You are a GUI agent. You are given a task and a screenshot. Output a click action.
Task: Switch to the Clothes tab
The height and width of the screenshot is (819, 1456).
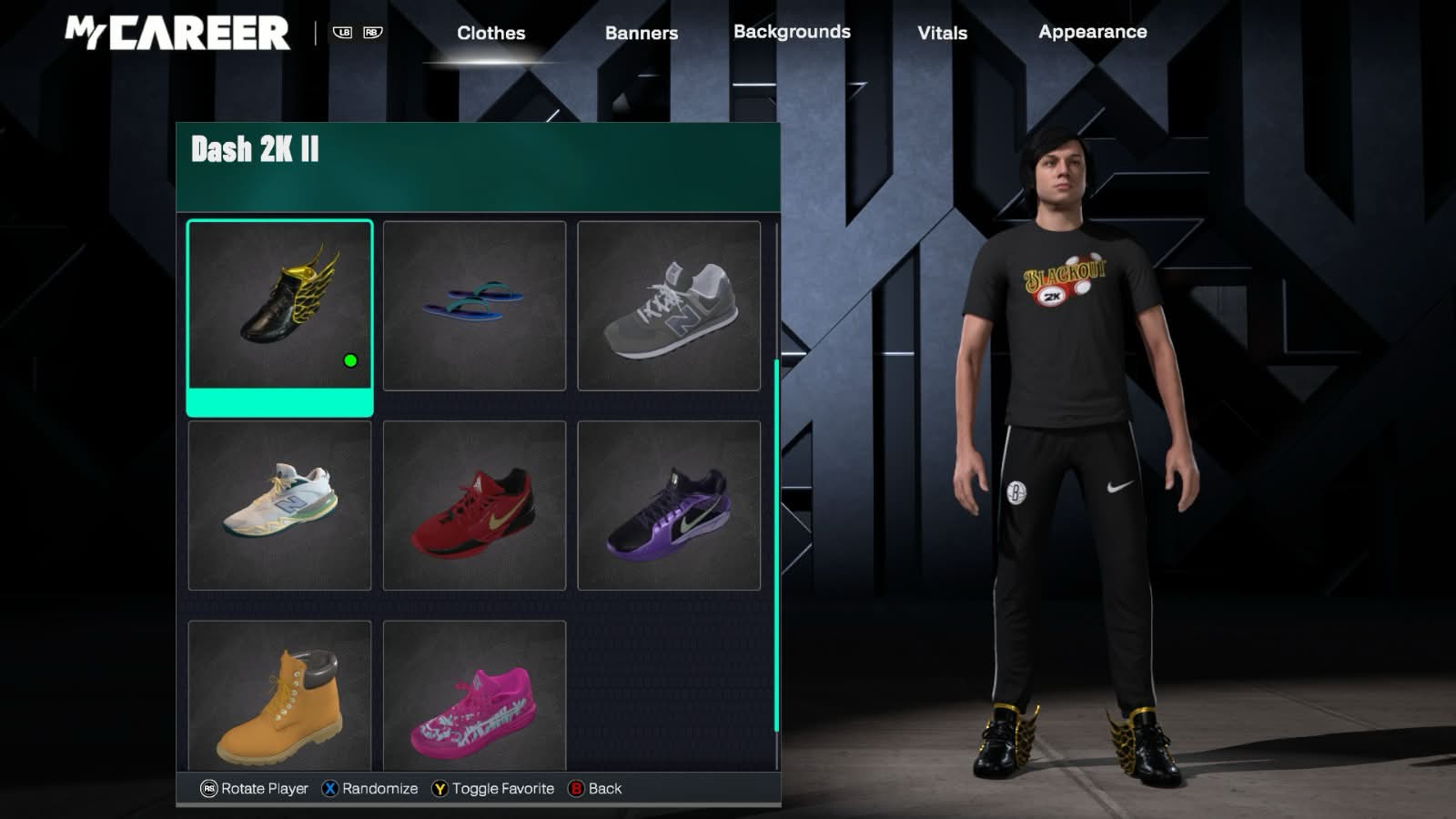coord(490,33)
